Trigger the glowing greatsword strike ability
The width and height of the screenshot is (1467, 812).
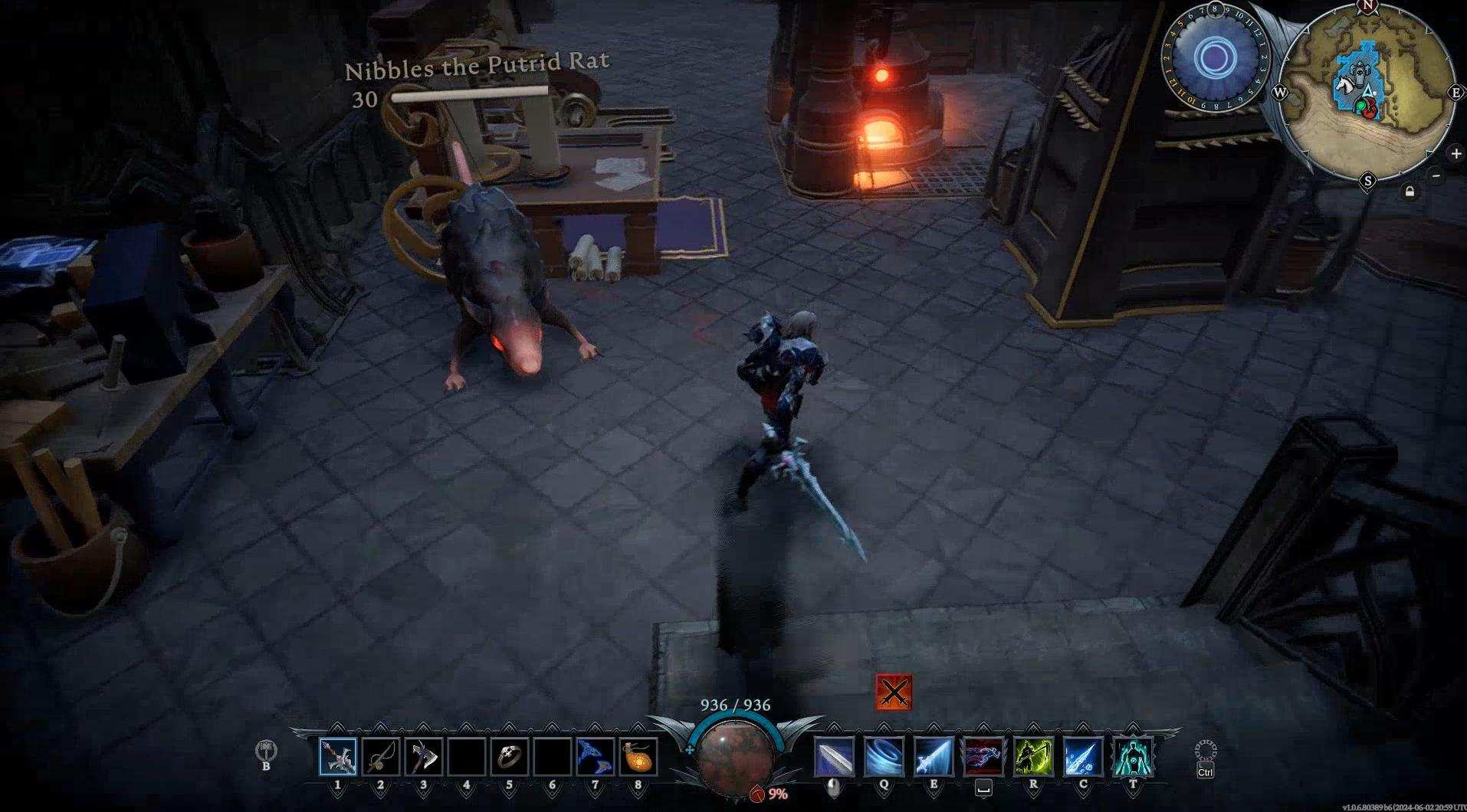[x=934, y=757]
